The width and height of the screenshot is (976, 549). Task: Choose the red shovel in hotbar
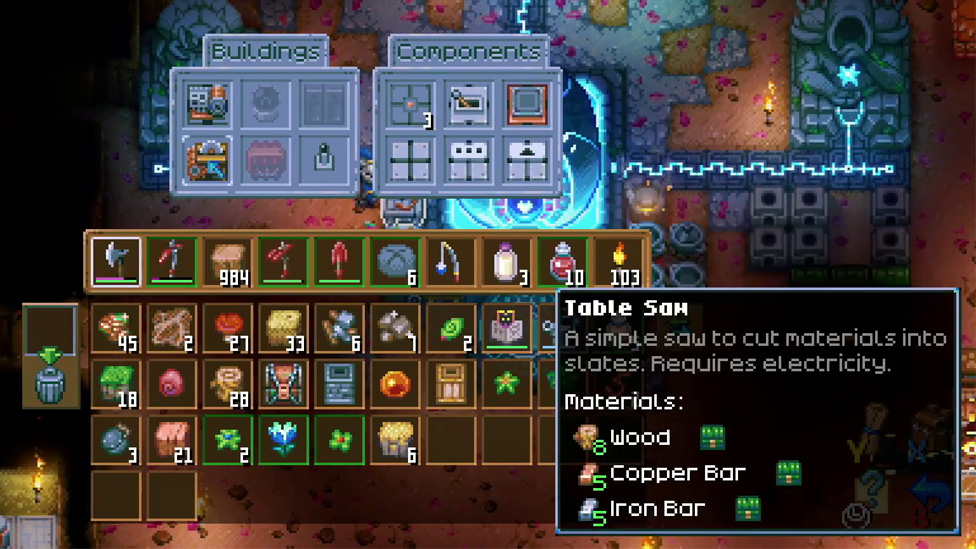(339, 262)
